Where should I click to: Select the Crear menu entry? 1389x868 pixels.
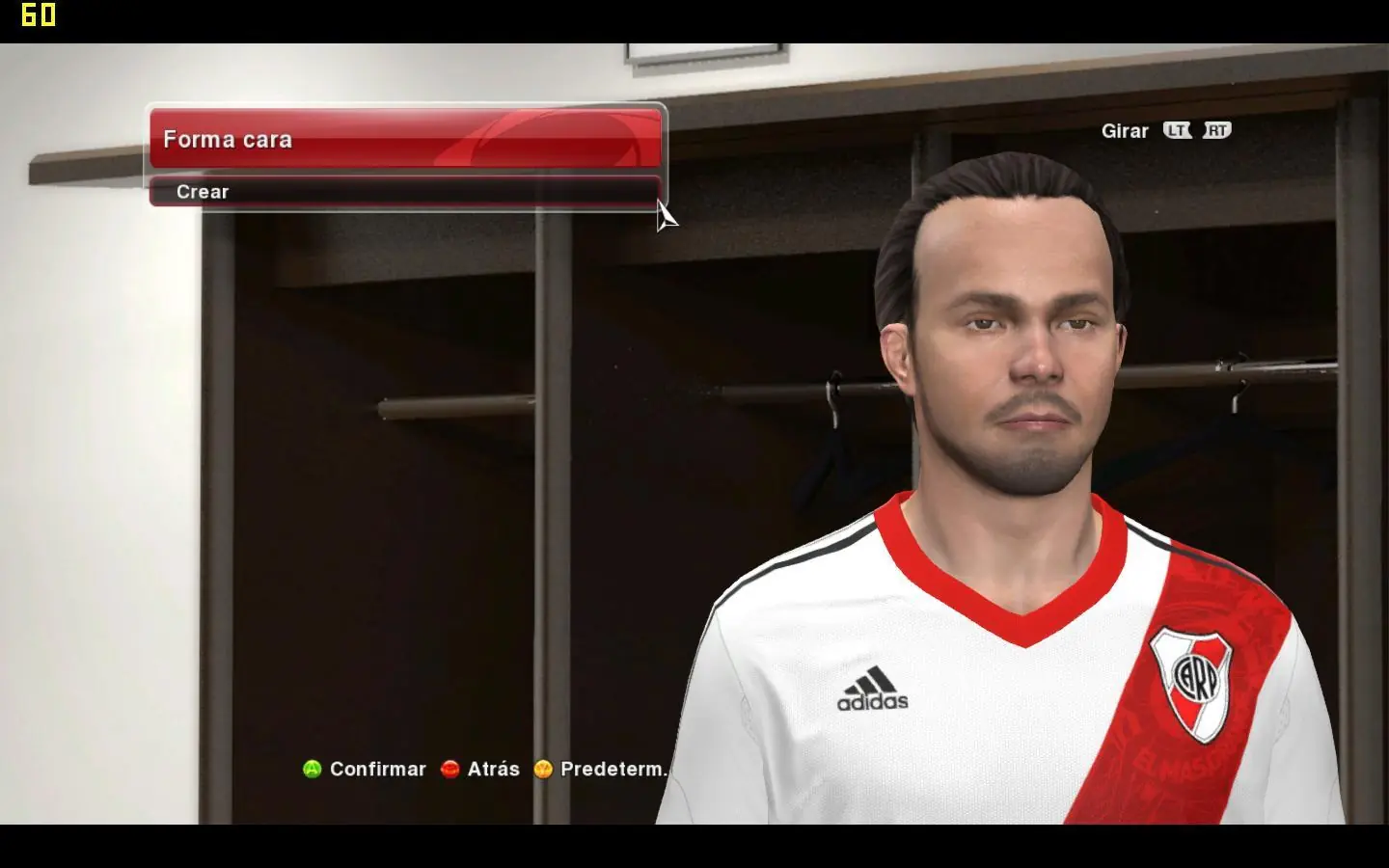pos(405,192)
